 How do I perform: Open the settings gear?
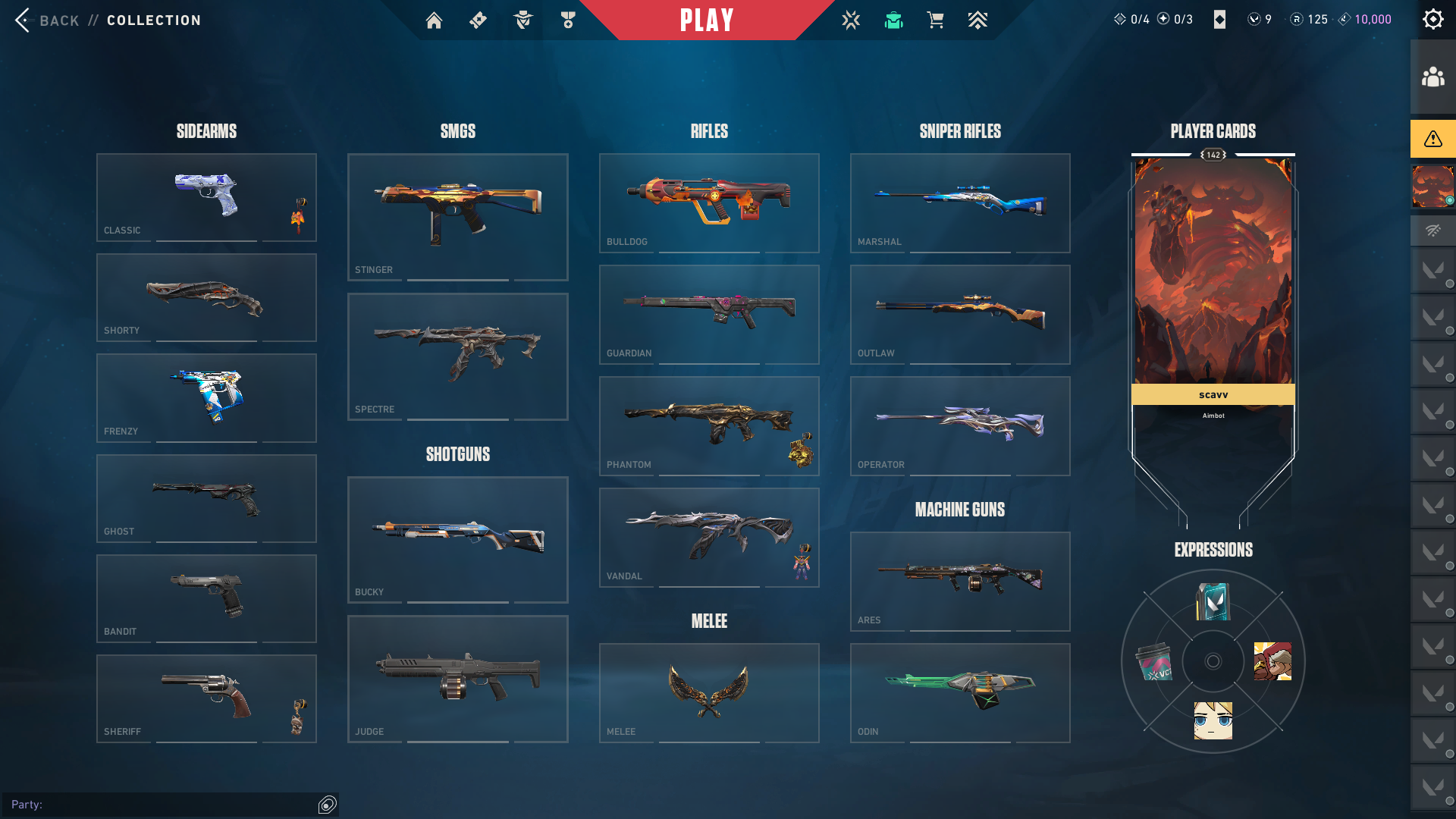(1432, 20)
